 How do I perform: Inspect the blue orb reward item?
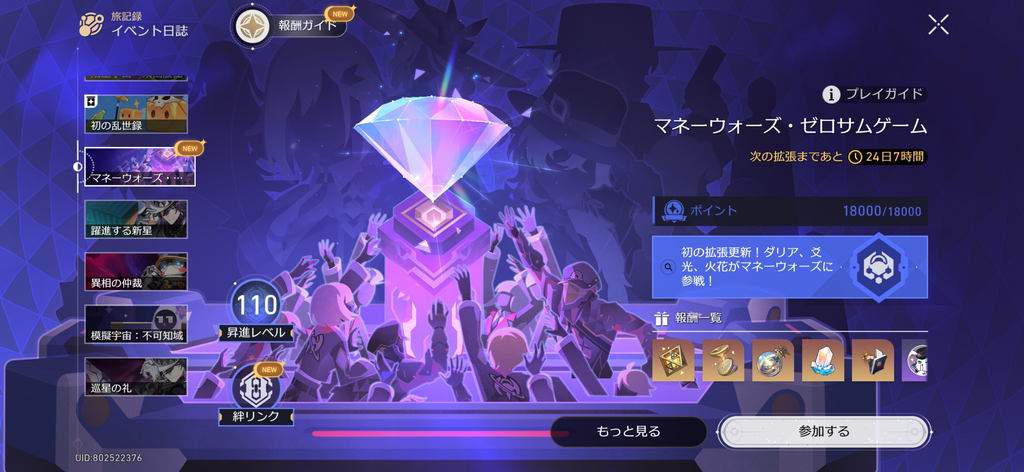point(773,360)
